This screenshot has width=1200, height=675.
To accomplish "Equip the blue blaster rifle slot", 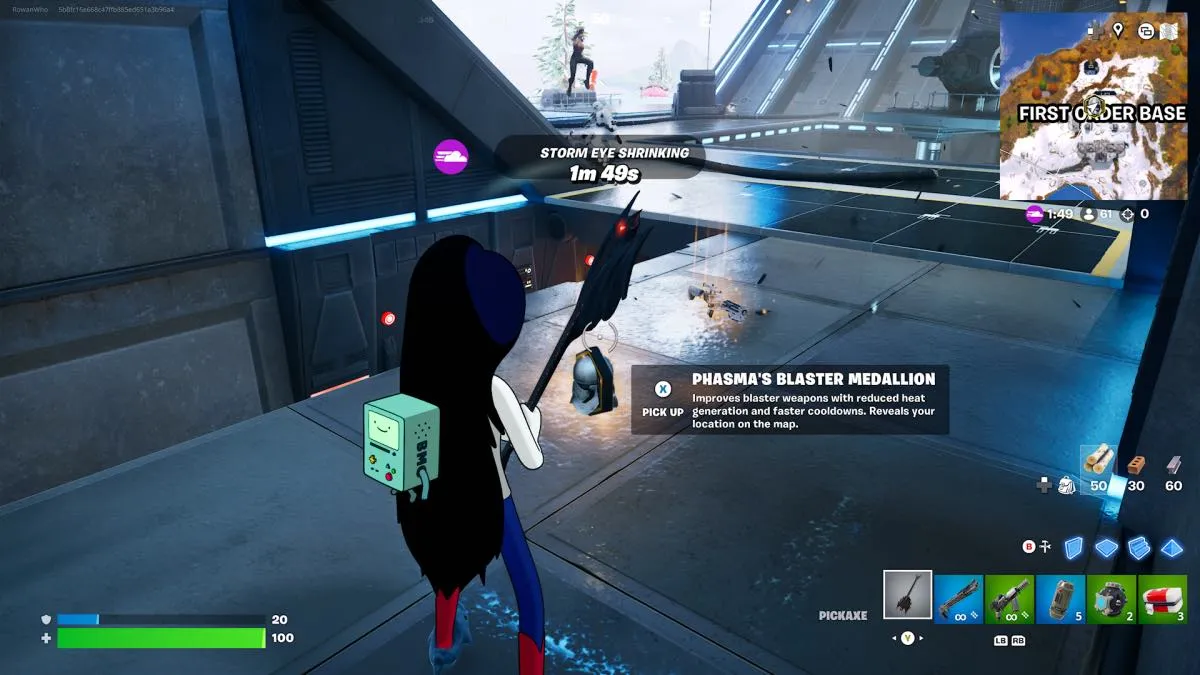I will (959, 597).
